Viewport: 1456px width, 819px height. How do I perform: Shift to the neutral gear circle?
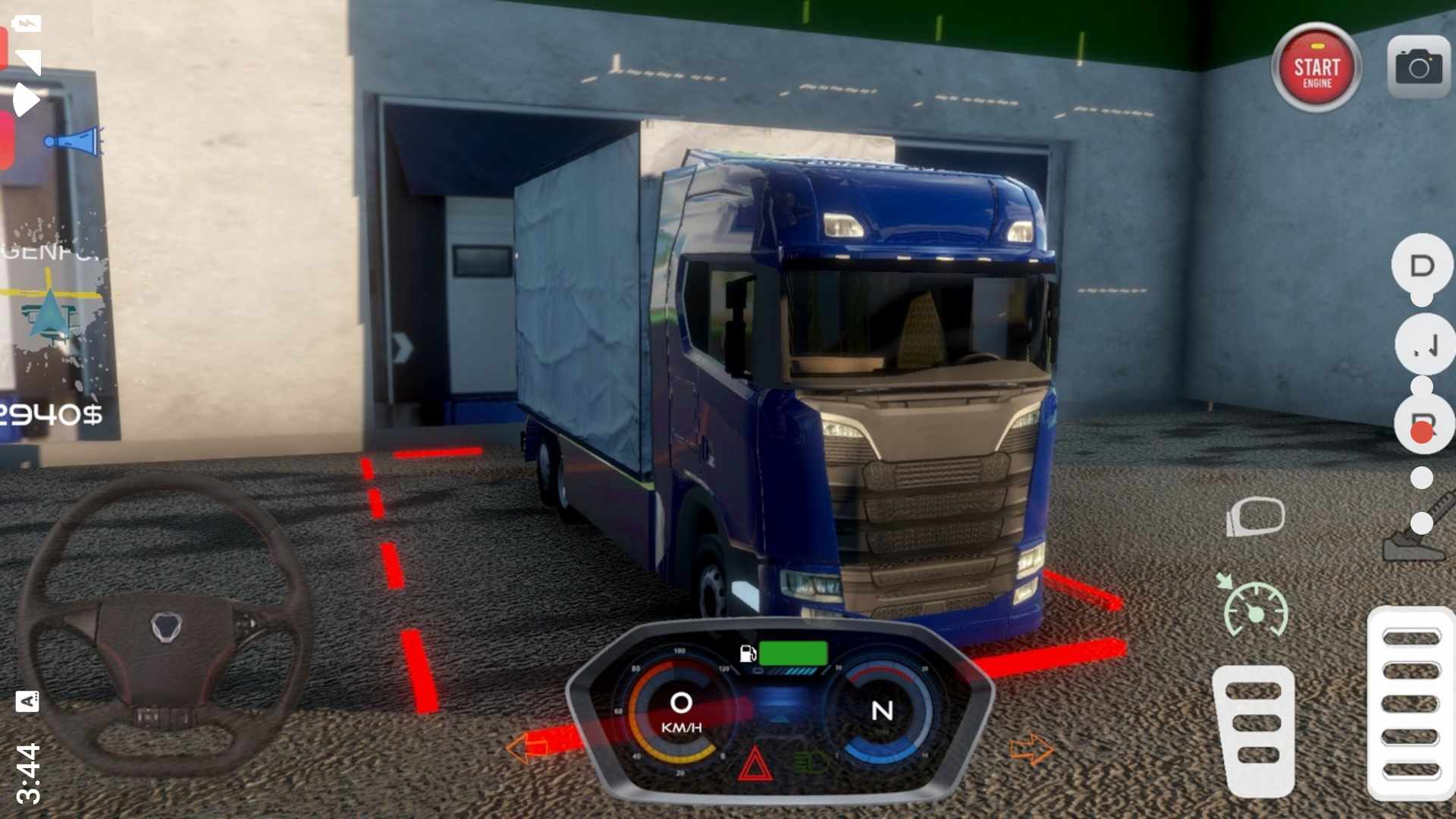[x=1423, y=345]
